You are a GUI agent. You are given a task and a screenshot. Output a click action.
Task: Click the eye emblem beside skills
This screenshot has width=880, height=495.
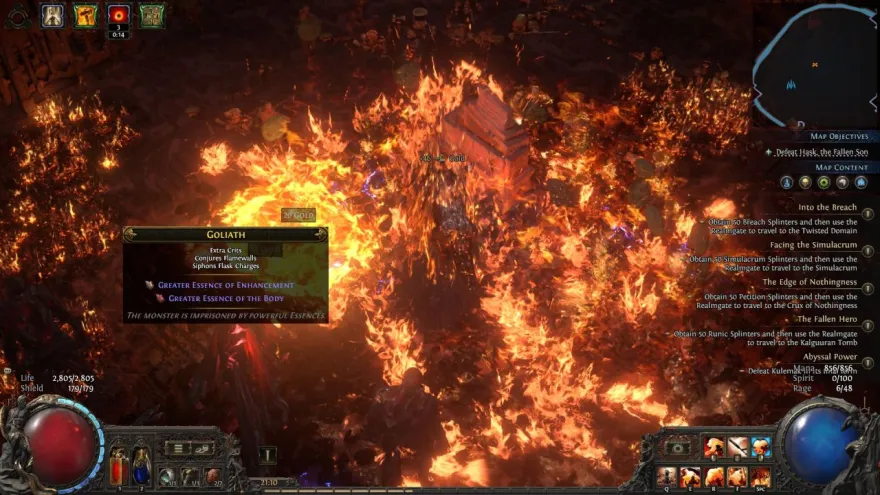click(678, 447)
